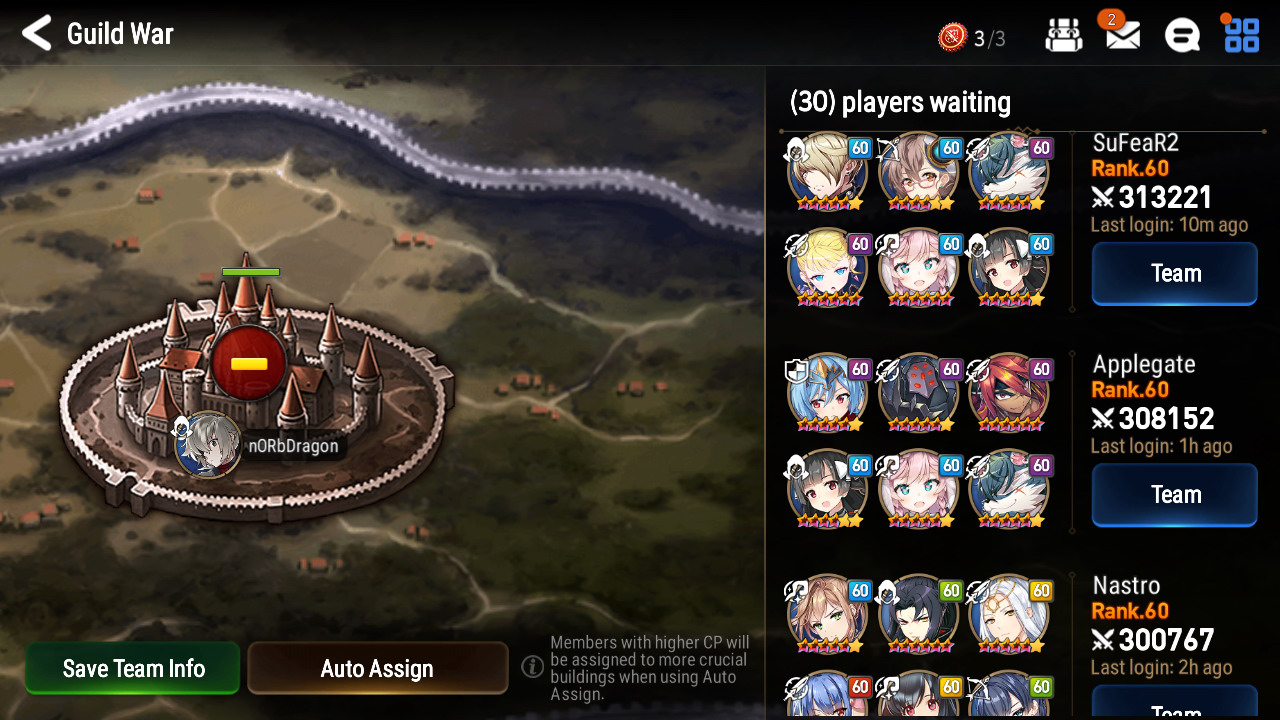Select Applegate's red-haired dark-skinned hero portrait
The image size is (1280, 720).
coord(1008,393)
